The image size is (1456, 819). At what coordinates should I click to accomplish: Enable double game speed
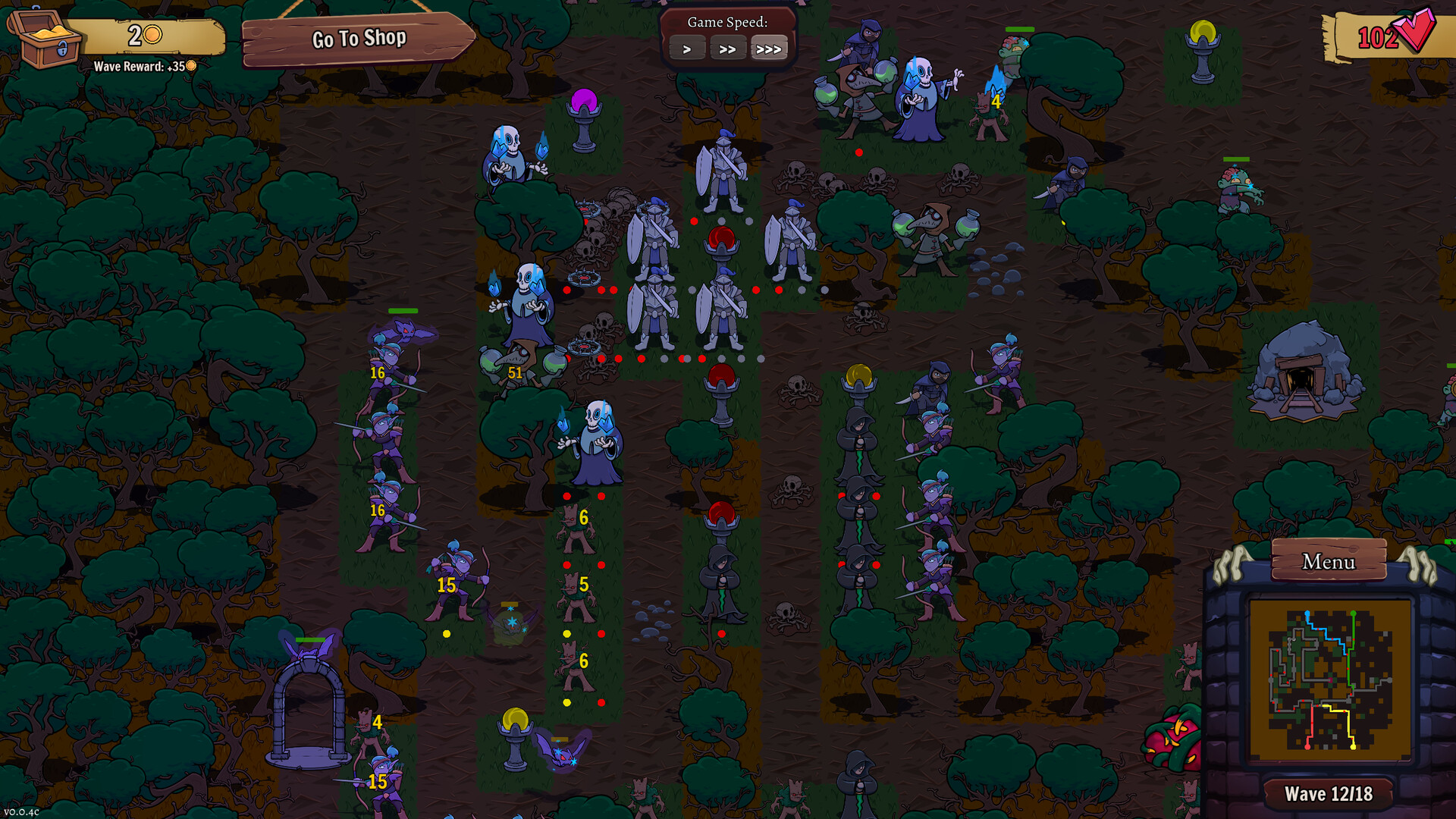pos(729,49)
